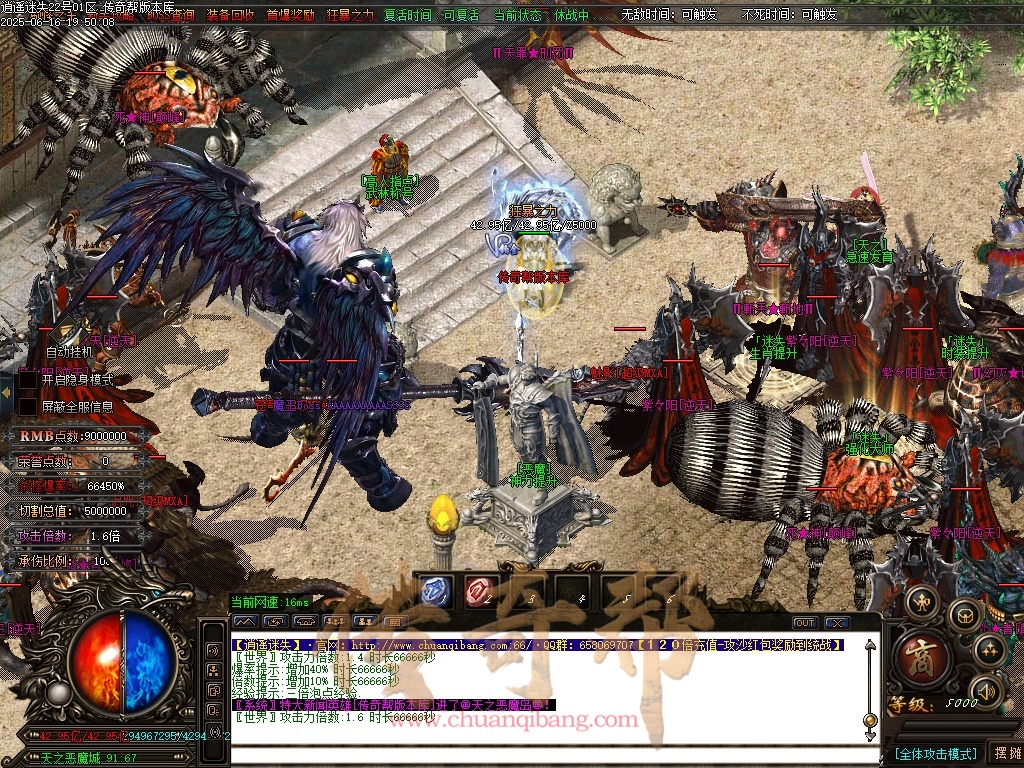Open the character icon round button
This screenshot has width=1024, height=768.
[921, 603]
